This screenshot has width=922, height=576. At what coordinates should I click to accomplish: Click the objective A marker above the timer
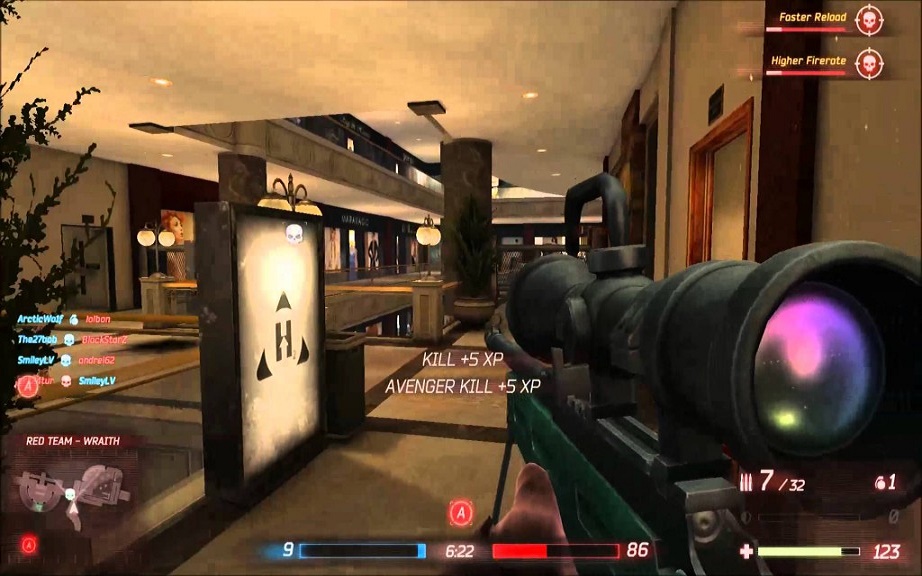(x=461, y=513)
